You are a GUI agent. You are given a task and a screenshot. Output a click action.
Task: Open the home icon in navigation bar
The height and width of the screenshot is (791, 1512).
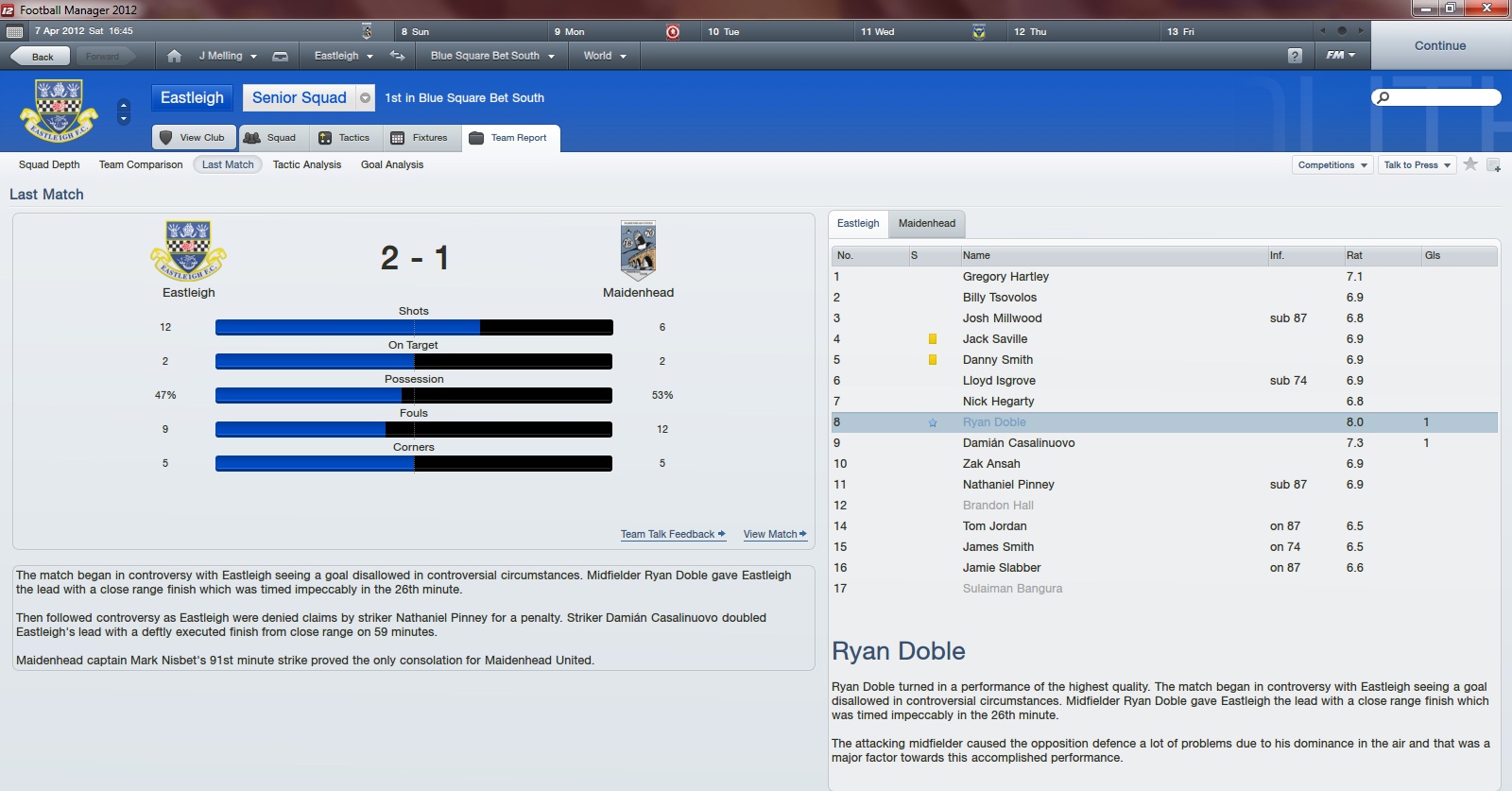tap(174, 56)
